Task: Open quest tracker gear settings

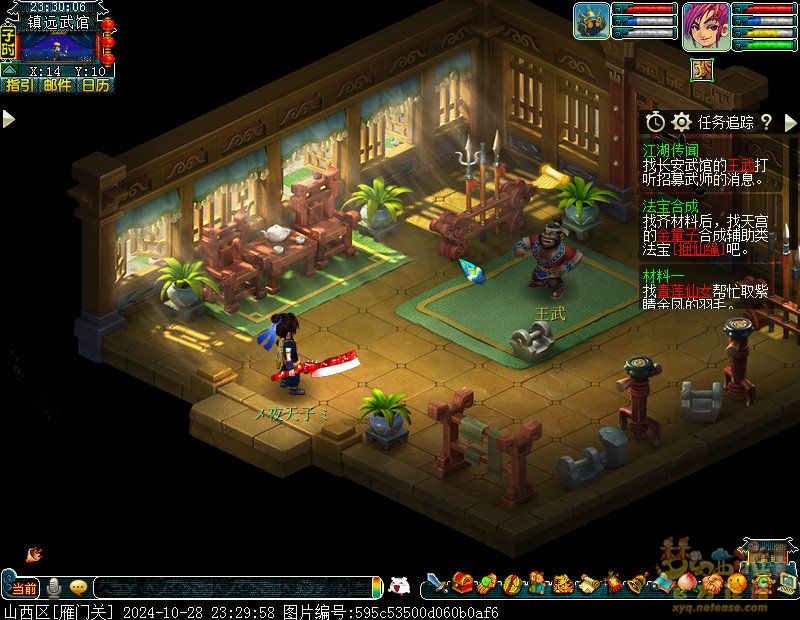Action: click(x=682, y=121)
